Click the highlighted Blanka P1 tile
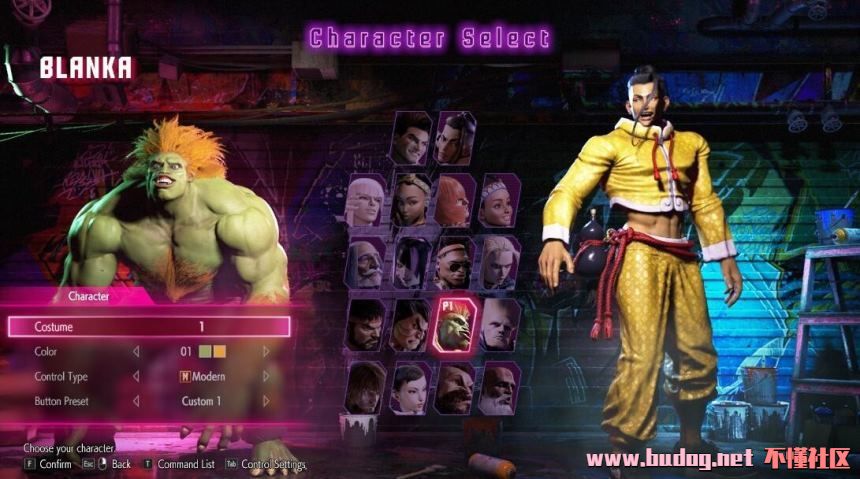860x479 pixels. coord(456,325)
